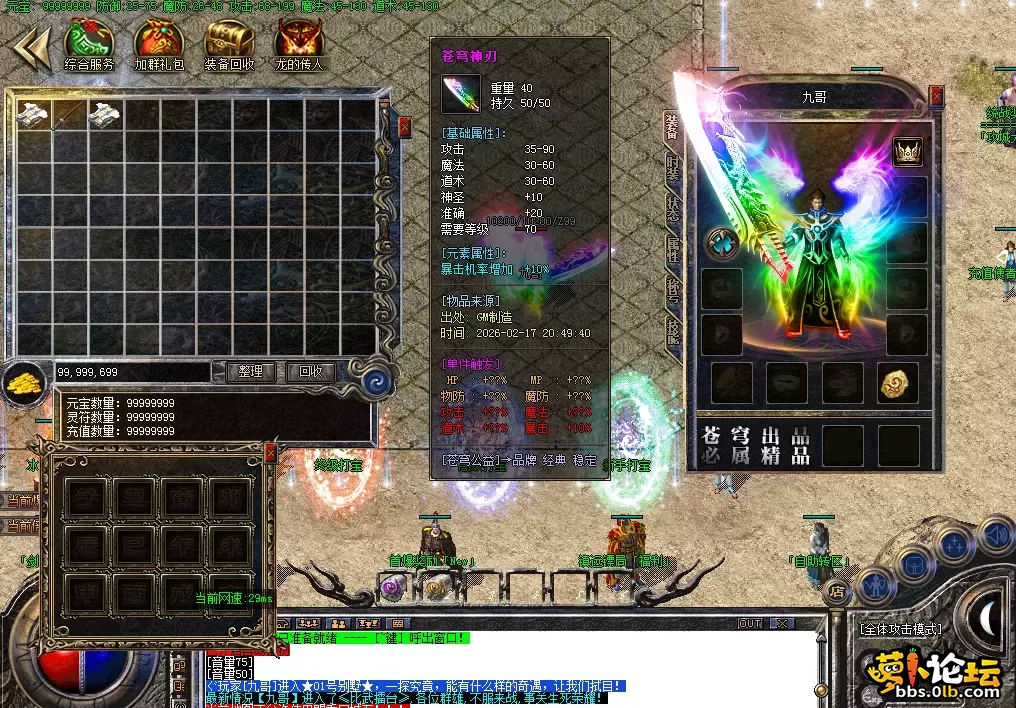Click the 回收 recycle button in the bag
This screenshot has height=708, width=1016.
[310, 372]
